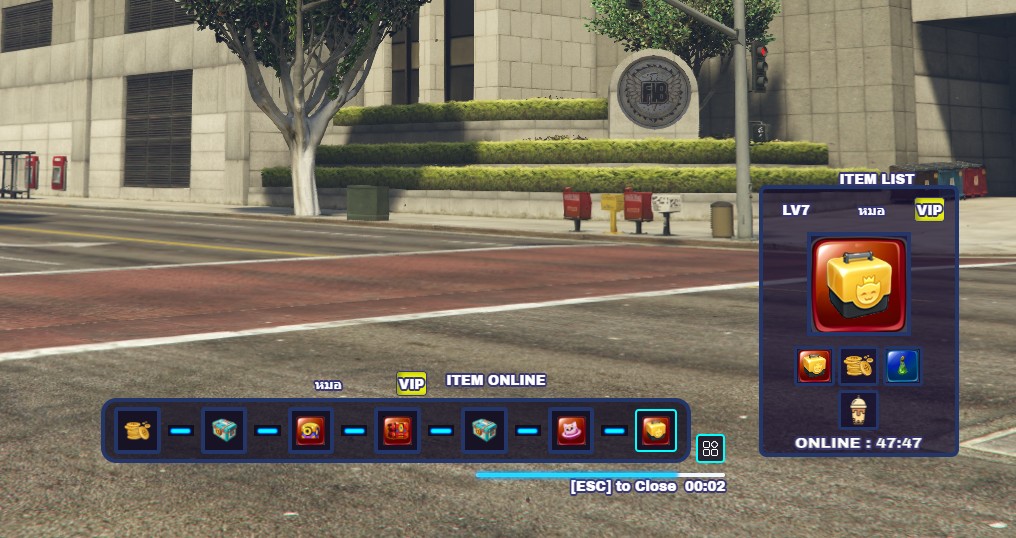Select the large gold crown box preview
Screen dimensions: 1016x538
pos(859,285)
